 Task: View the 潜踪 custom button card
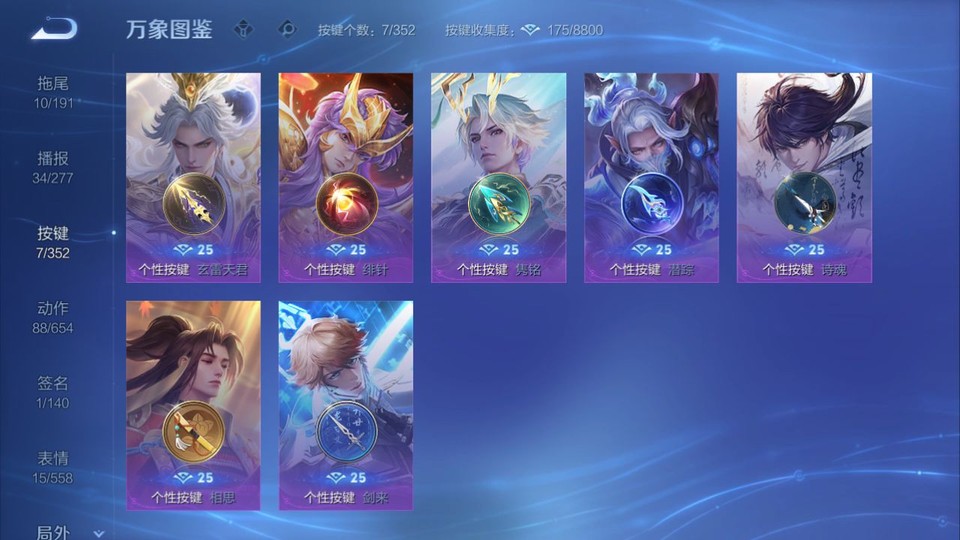click(651, 177)
